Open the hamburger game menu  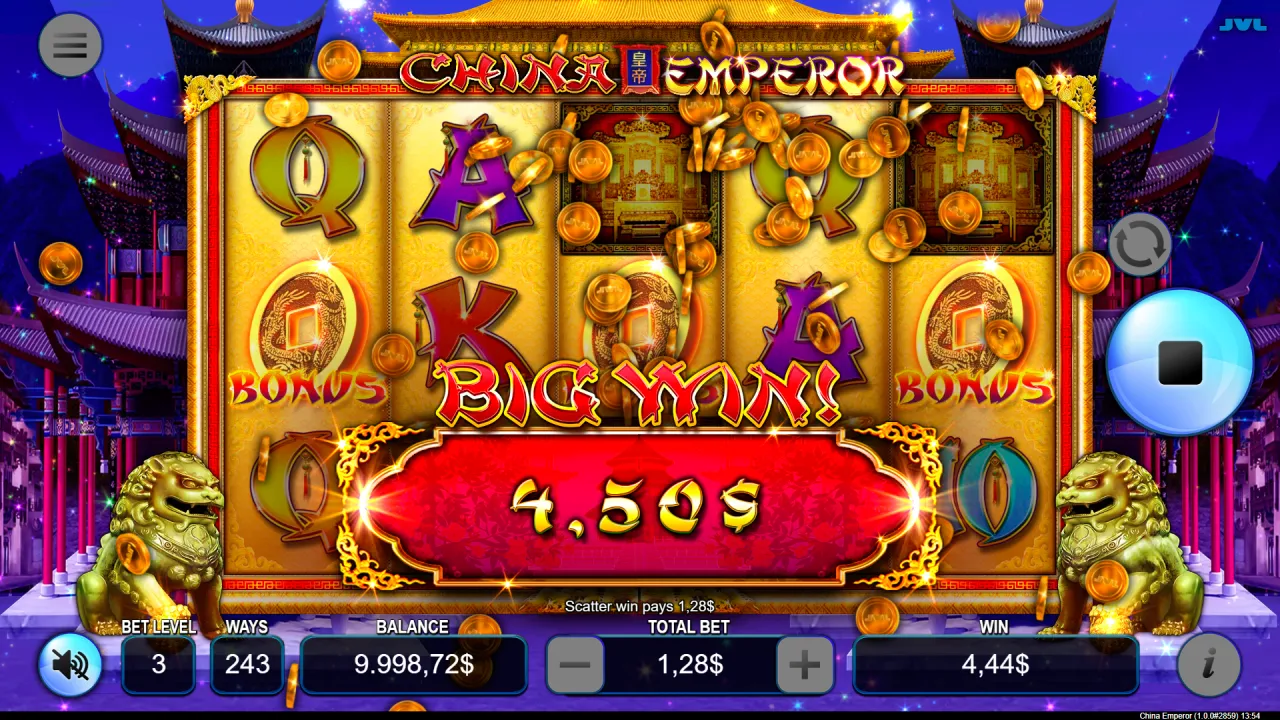70,45
